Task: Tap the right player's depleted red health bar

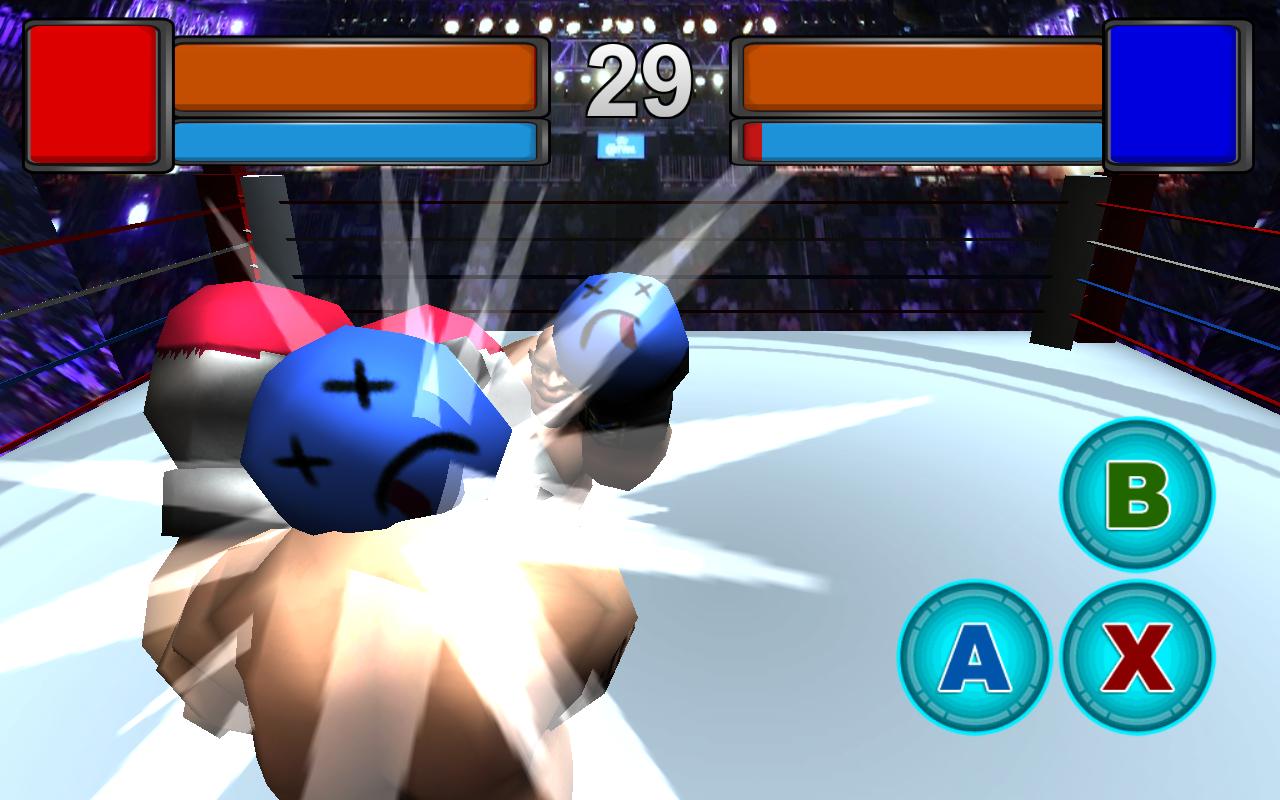Action: (752, 140)
